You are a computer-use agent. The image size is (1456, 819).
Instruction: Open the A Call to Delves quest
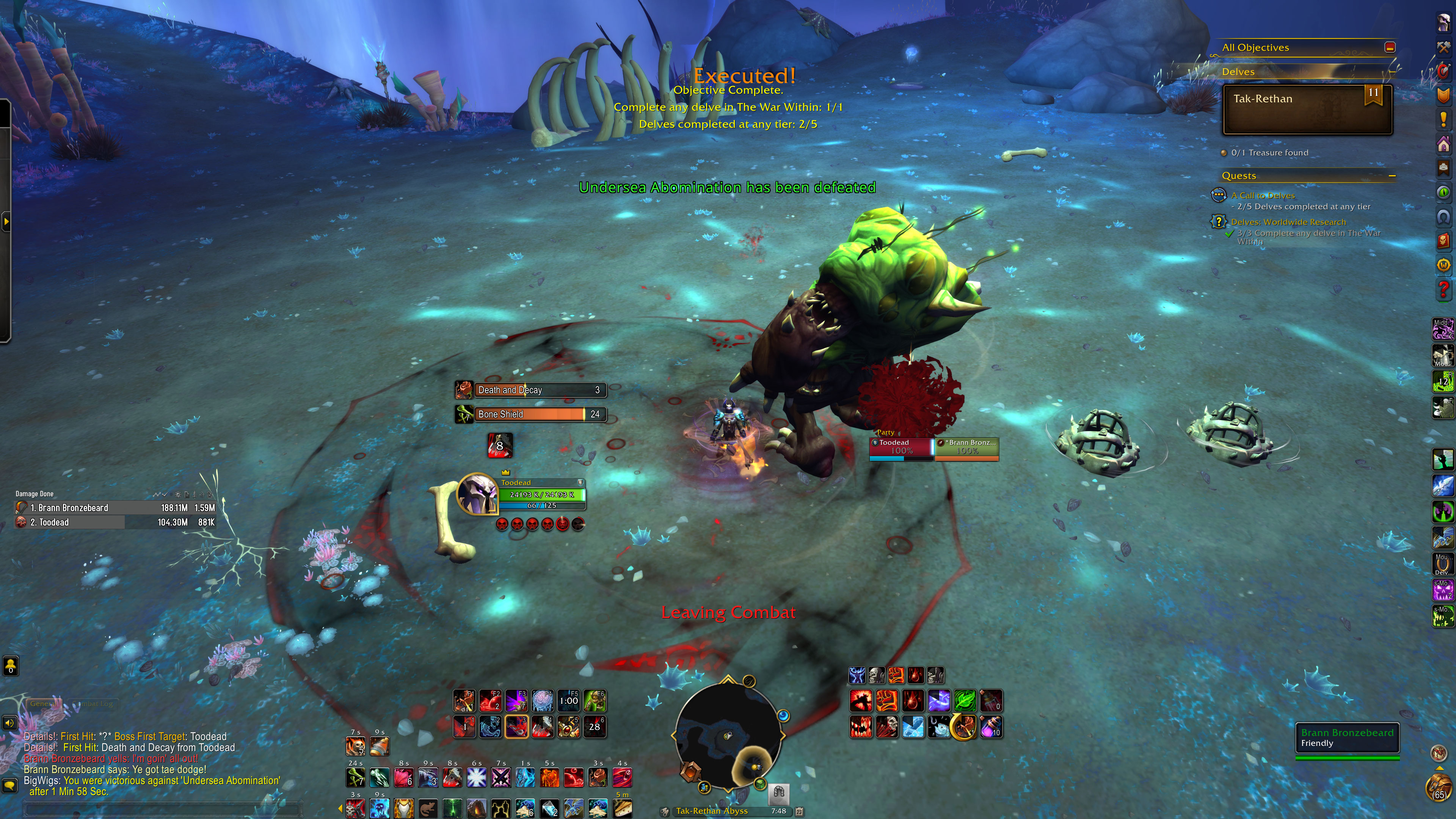pyautogui.click(x=1263, y=196)
